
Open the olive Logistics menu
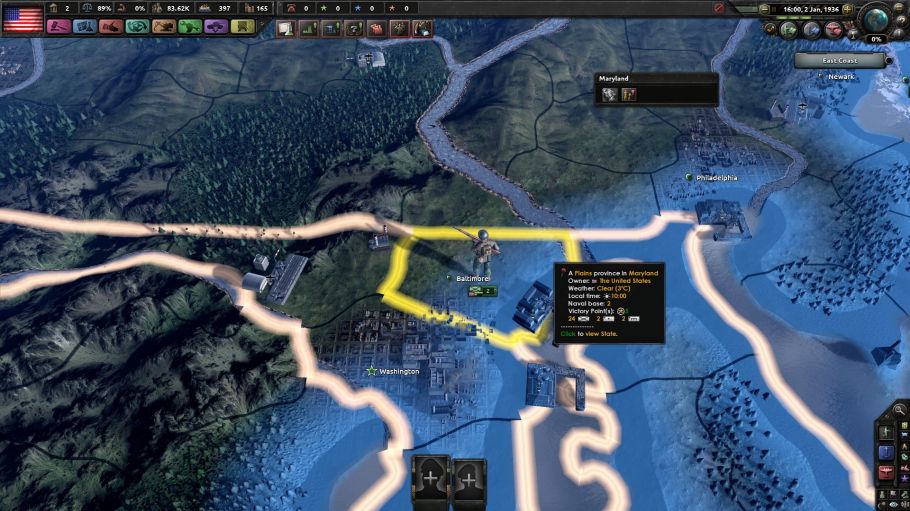tap(242, 27)
